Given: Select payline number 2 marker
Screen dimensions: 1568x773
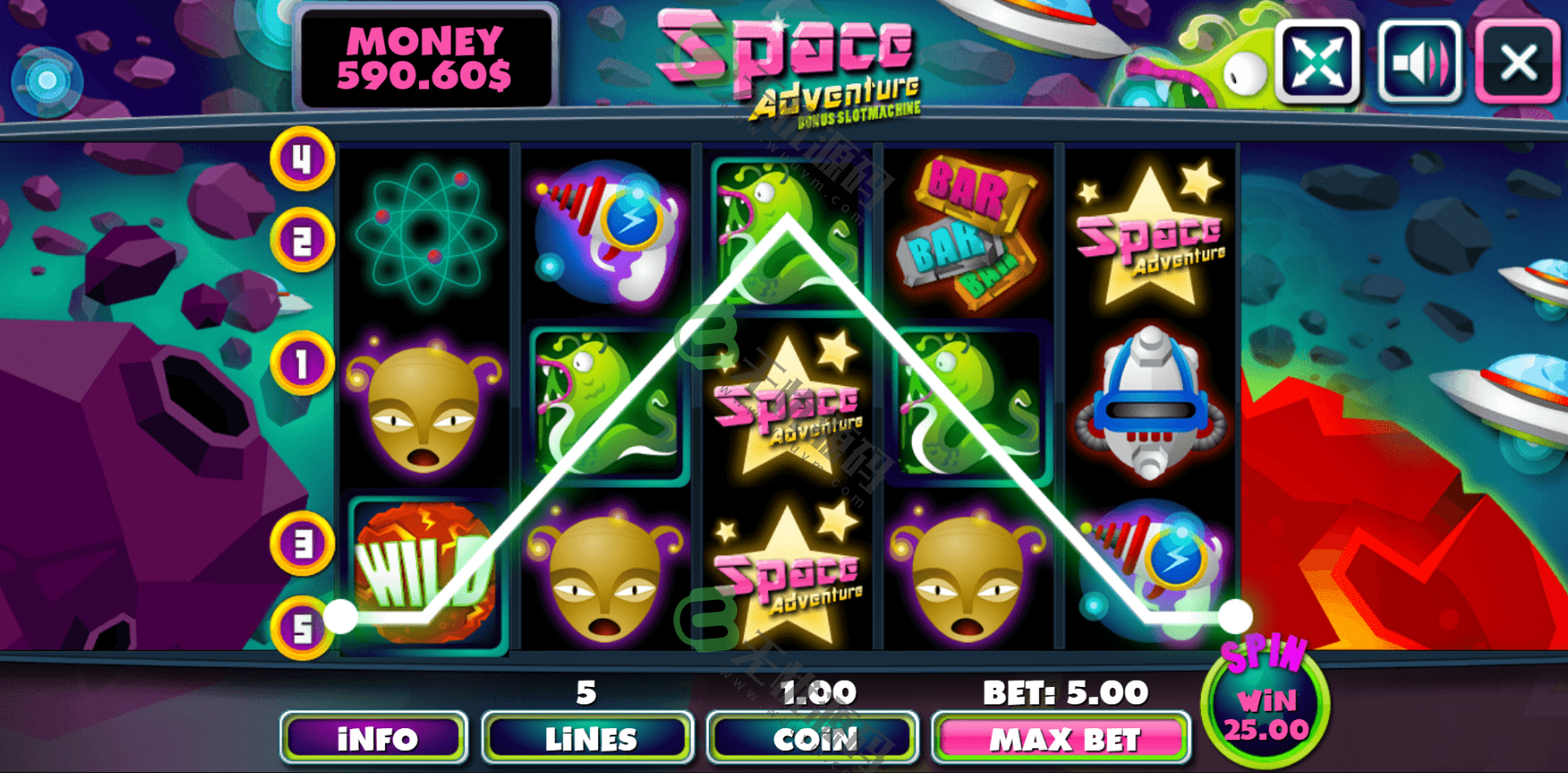Looking at the screenshot, I should [302, 241].
